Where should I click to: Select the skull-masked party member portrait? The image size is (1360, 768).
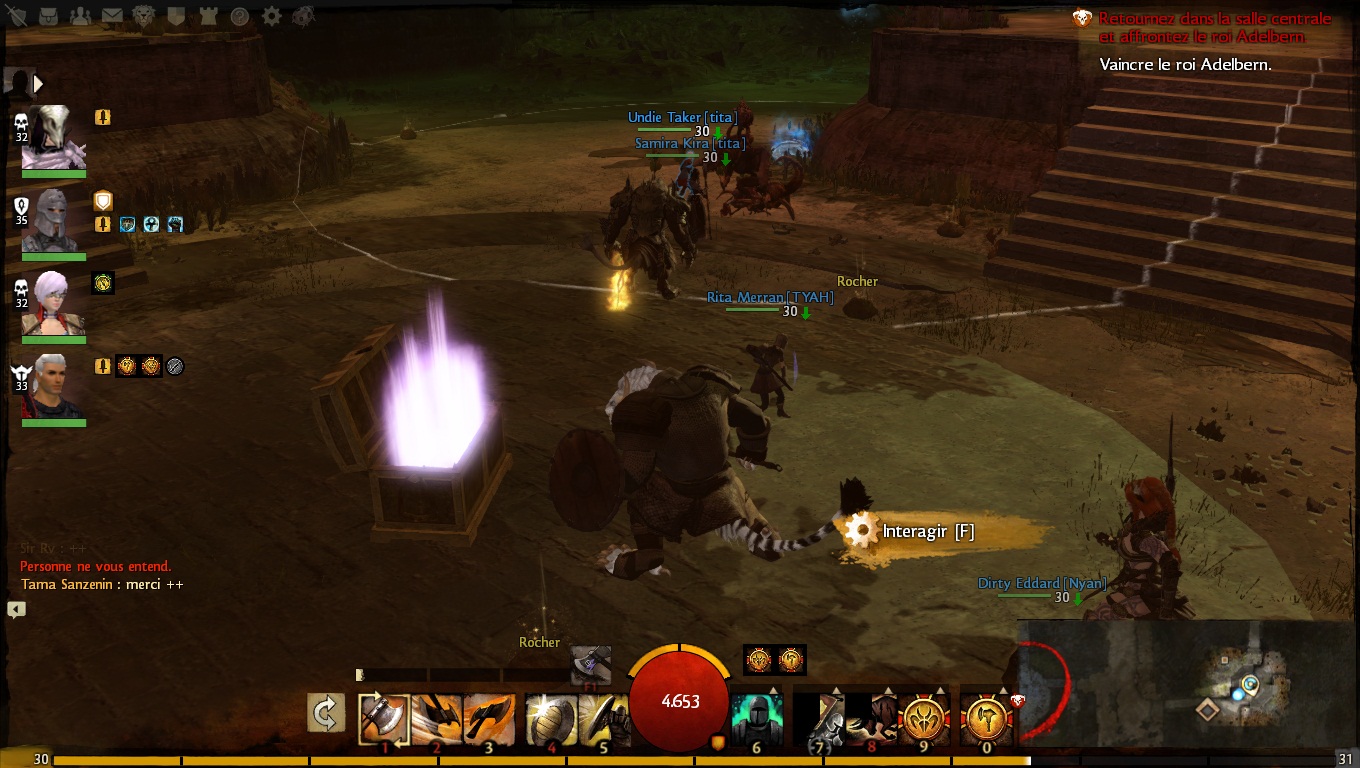coord(53,137)
